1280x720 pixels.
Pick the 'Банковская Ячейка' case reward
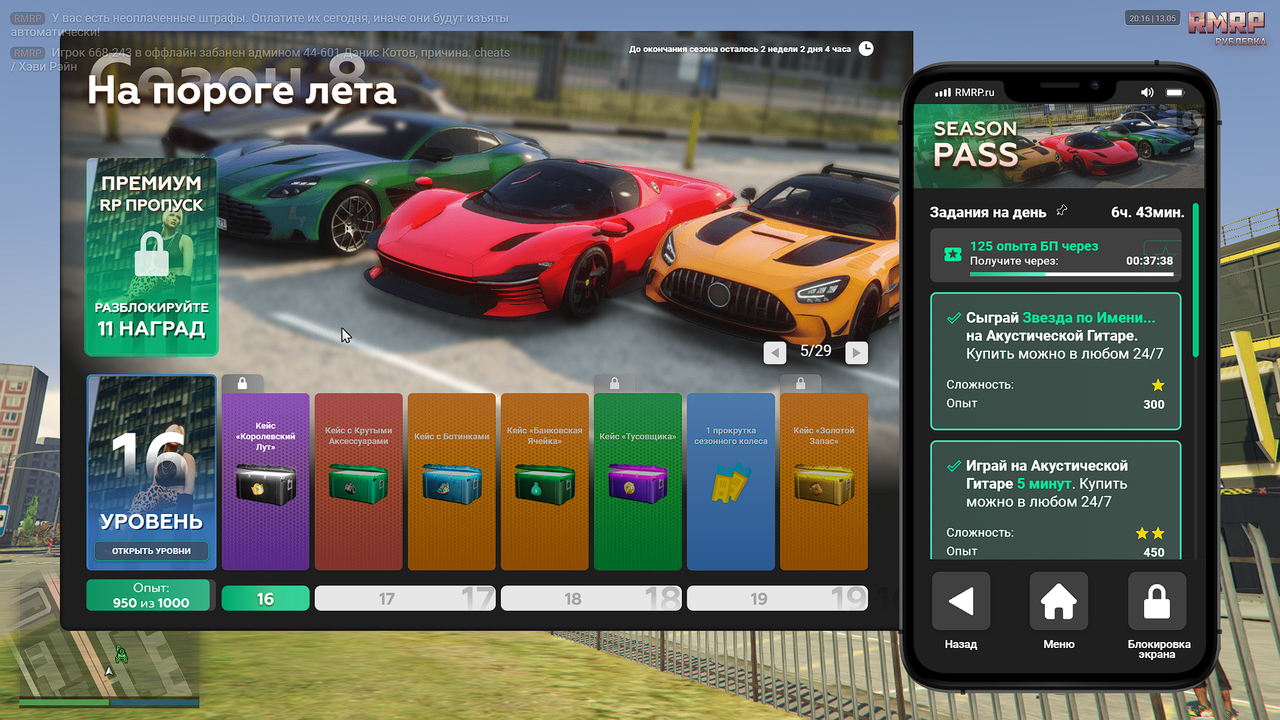(544, 481)
